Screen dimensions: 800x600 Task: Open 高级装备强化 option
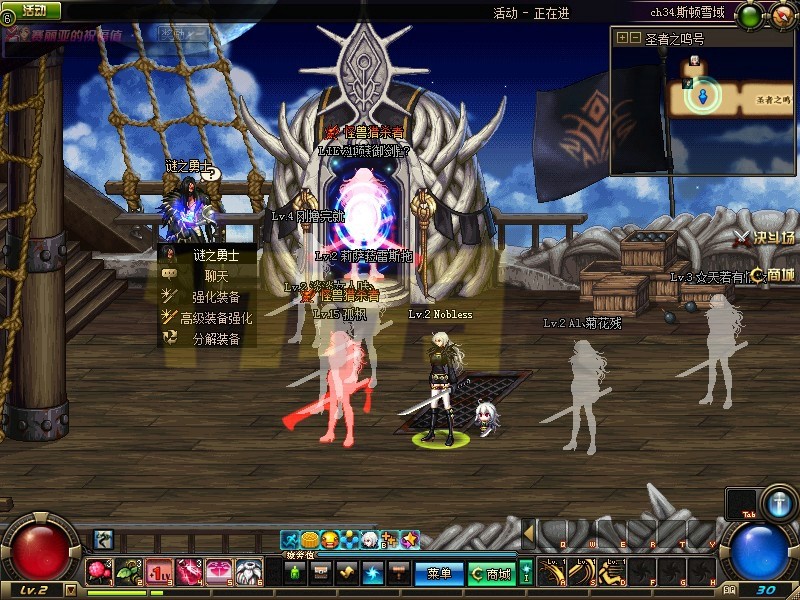tap(216, 318)
